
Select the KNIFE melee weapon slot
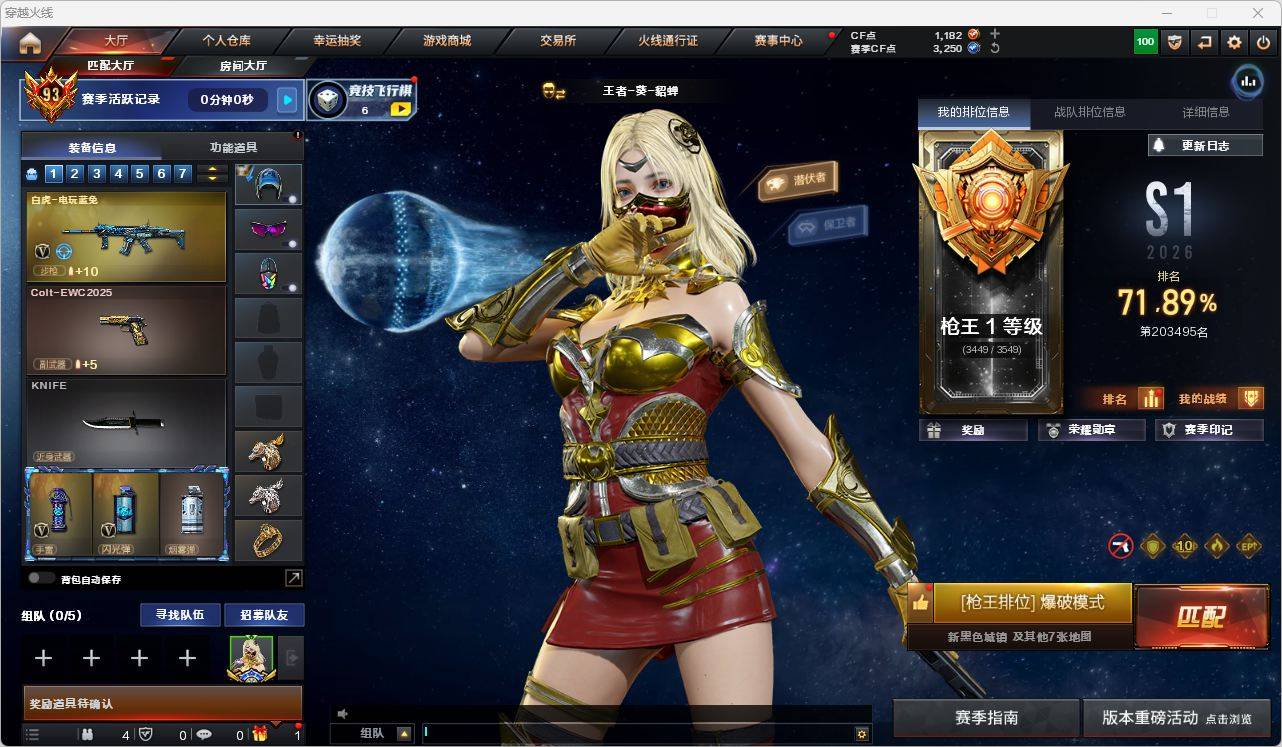click(x=126, y=422)
